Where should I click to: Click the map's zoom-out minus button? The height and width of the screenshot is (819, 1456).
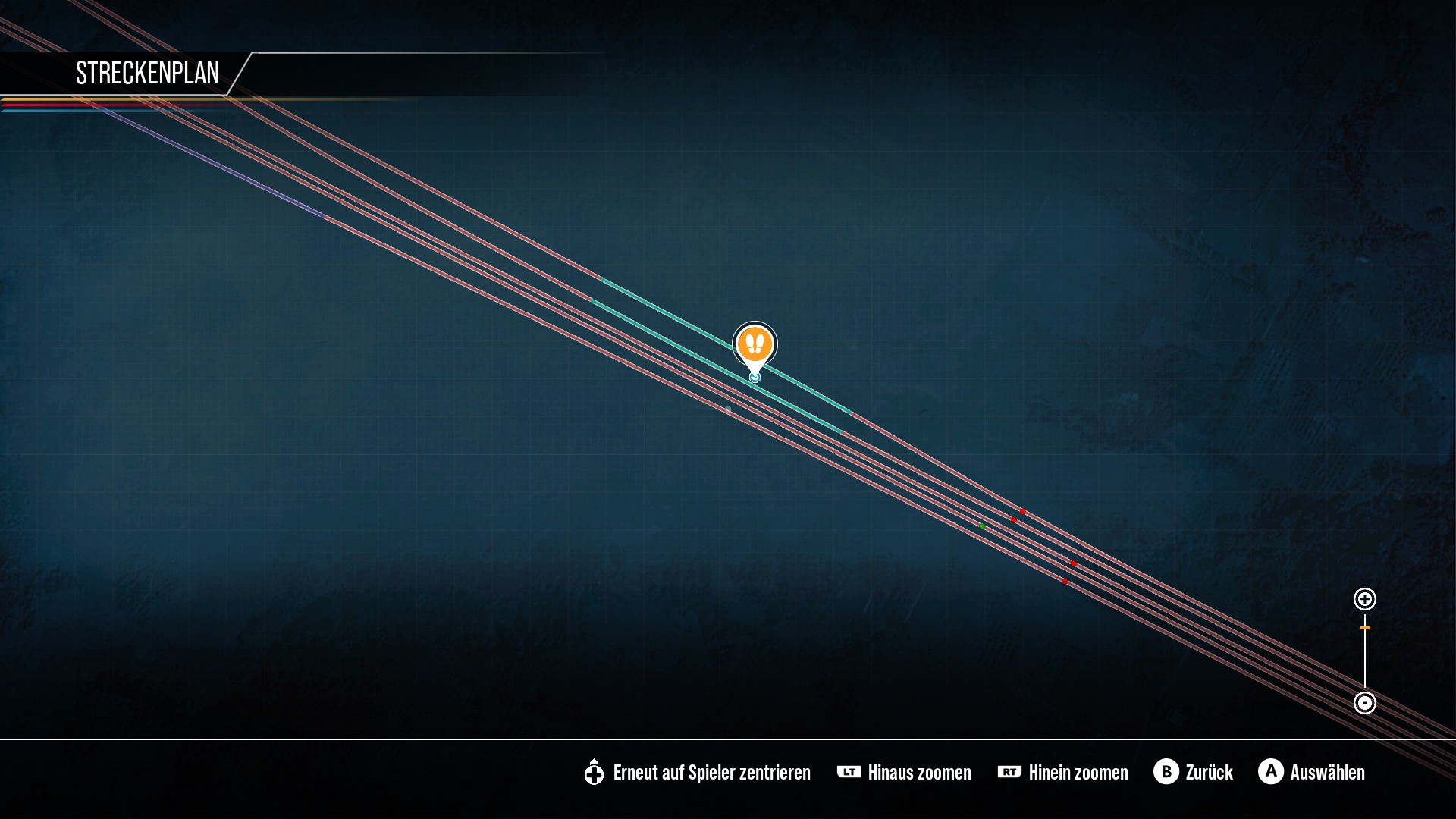click(x=1365, y=703)
